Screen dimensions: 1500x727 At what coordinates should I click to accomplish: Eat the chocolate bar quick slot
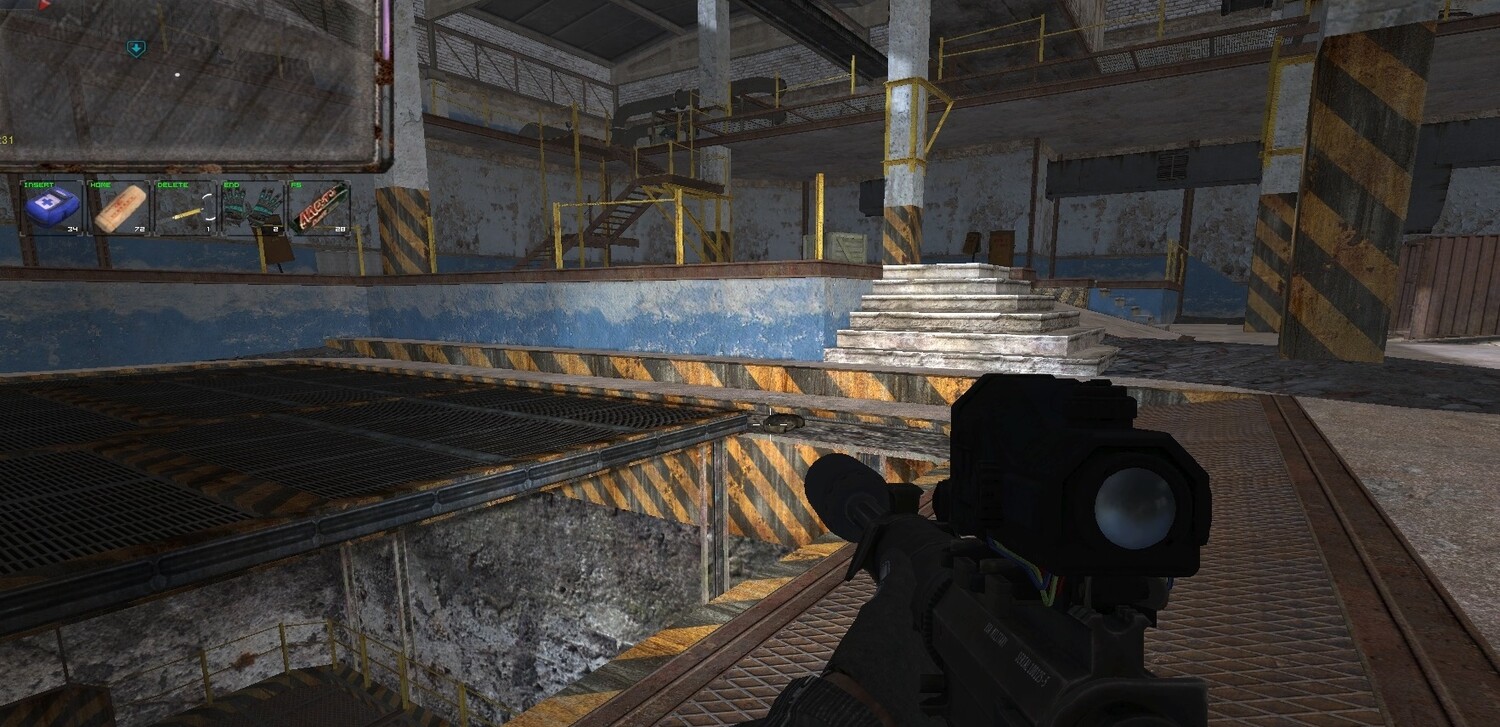pos(319,208)
